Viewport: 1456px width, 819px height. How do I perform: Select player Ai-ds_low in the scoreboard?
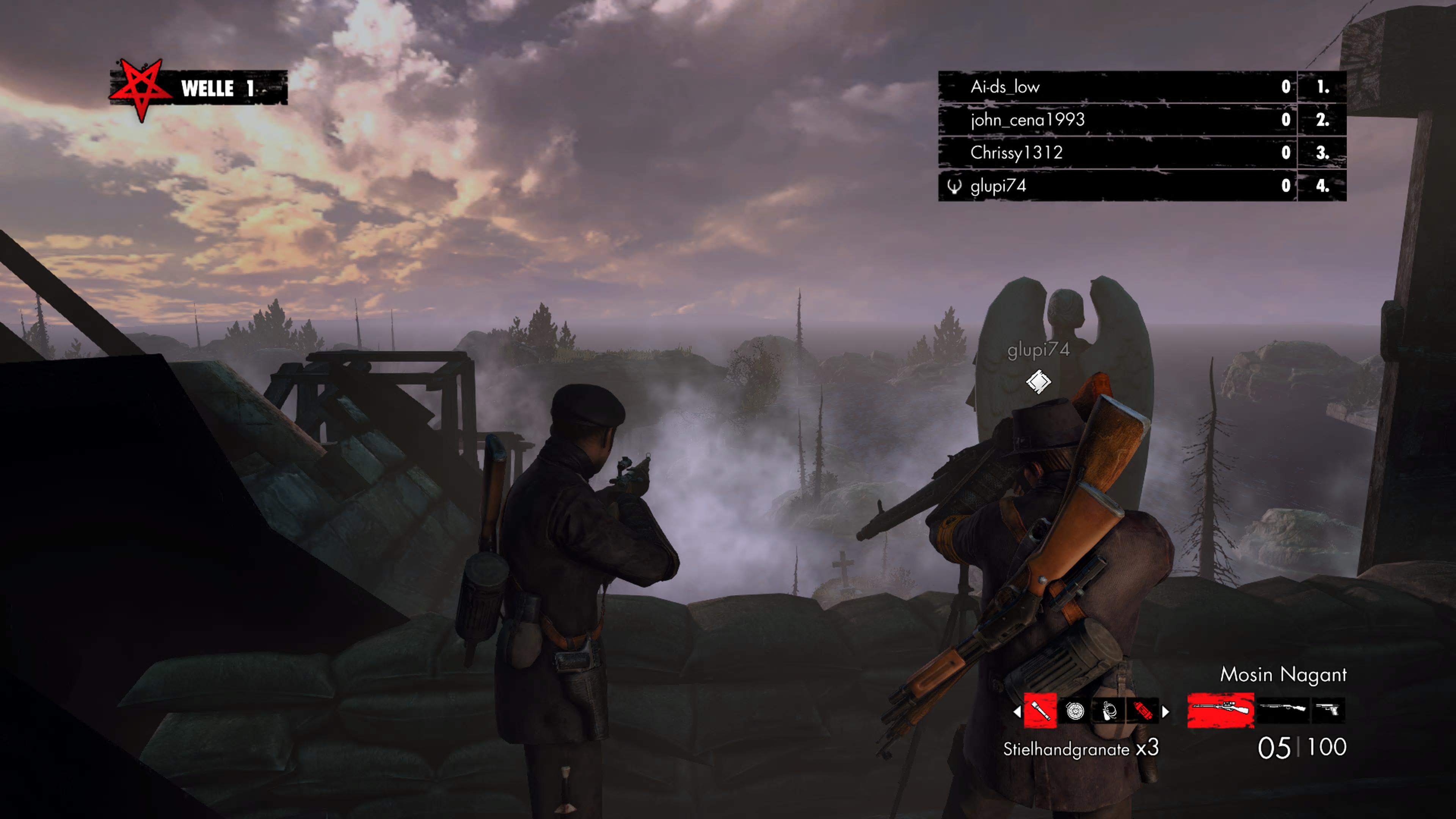pos(1005,87)
